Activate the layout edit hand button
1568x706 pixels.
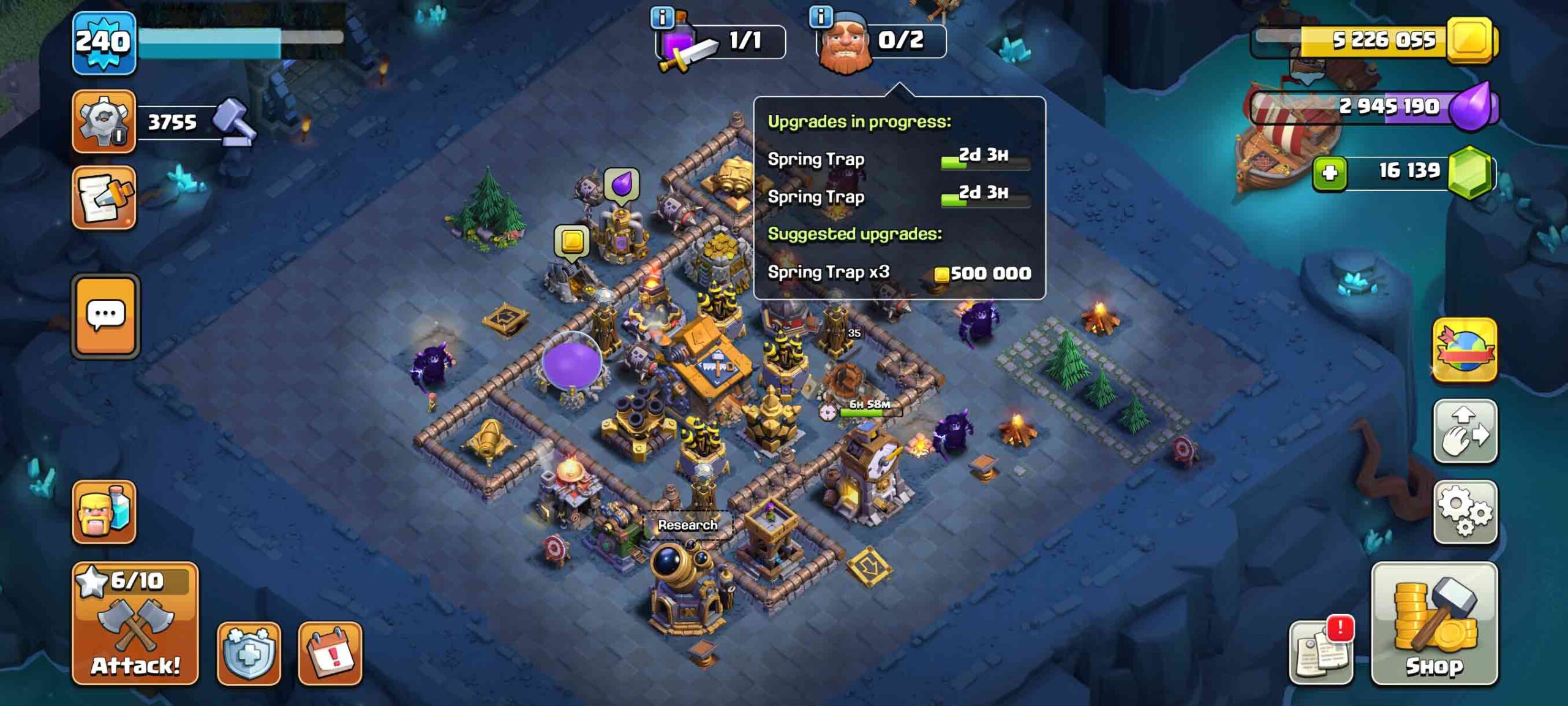tap(1464, 431)
